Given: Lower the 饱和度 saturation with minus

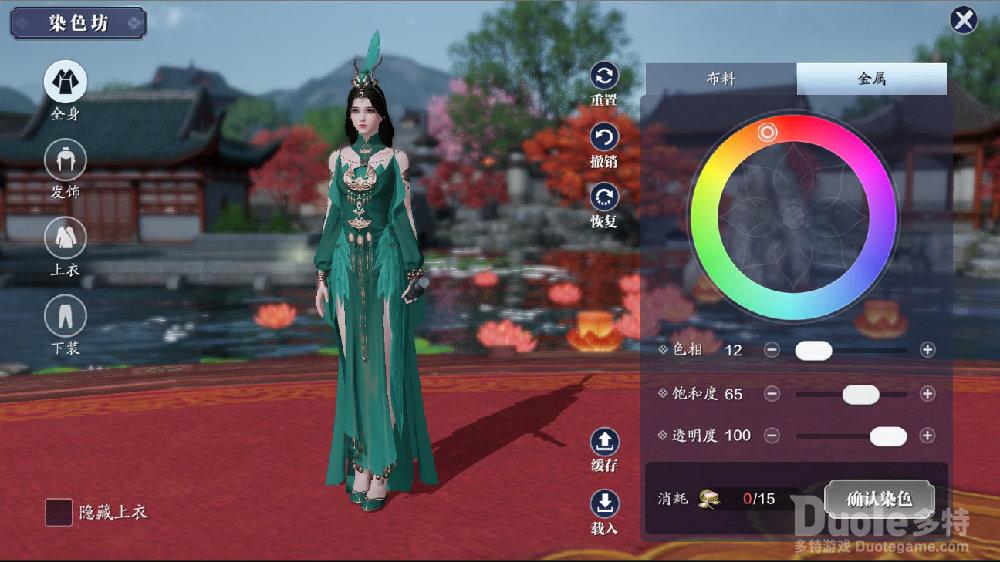Looking at the screenshot, I should click(x=772, y=394).
